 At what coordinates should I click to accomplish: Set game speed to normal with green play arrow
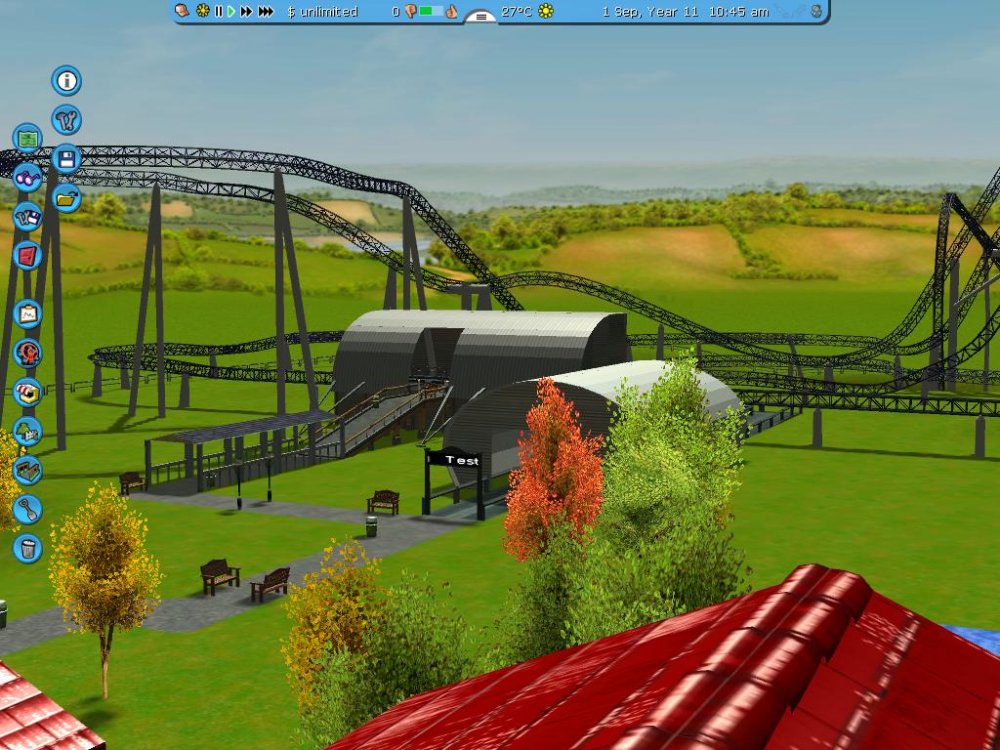pos(231,11)
